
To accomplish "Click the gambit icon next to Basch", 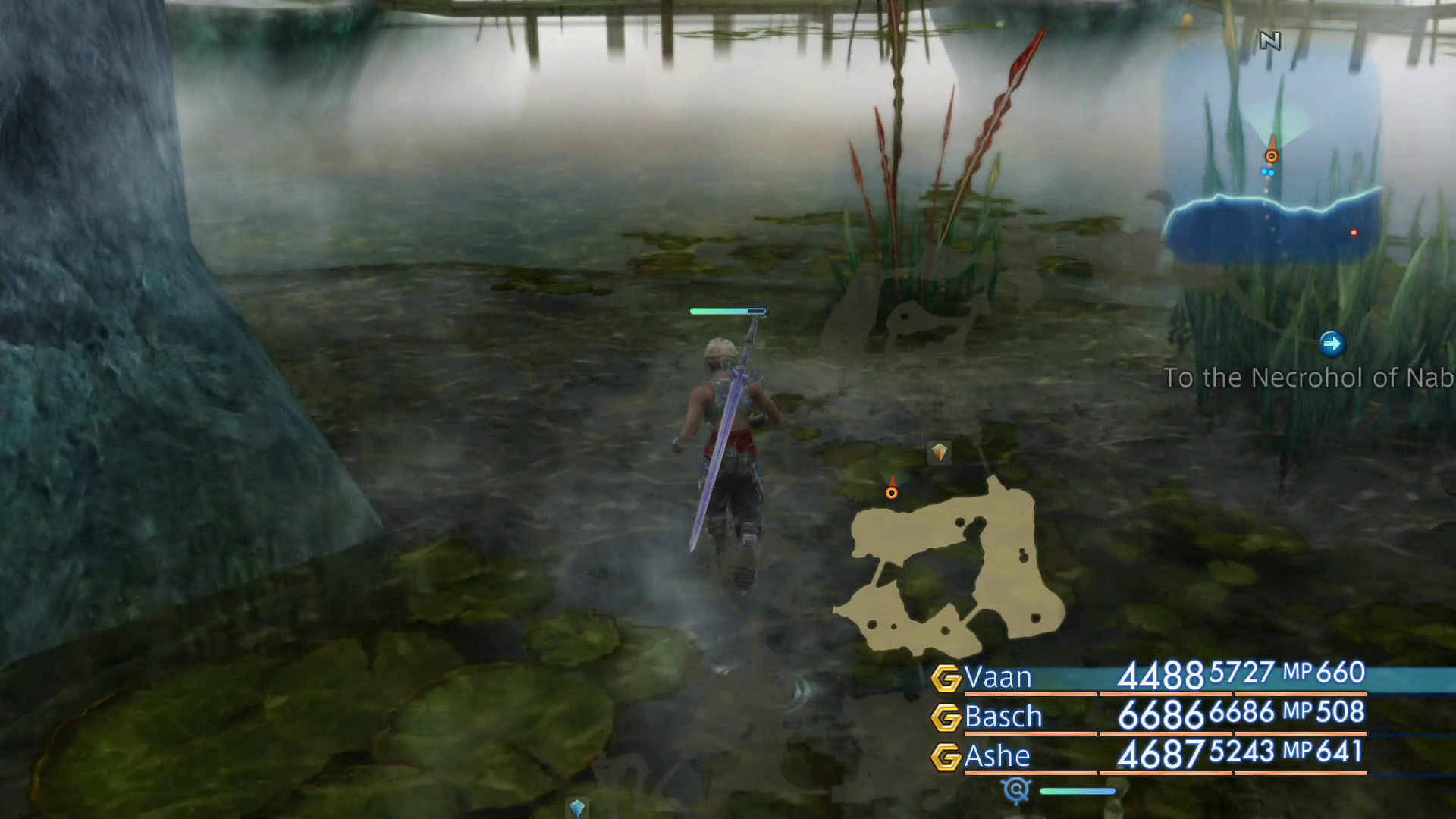I will [946, 717].
